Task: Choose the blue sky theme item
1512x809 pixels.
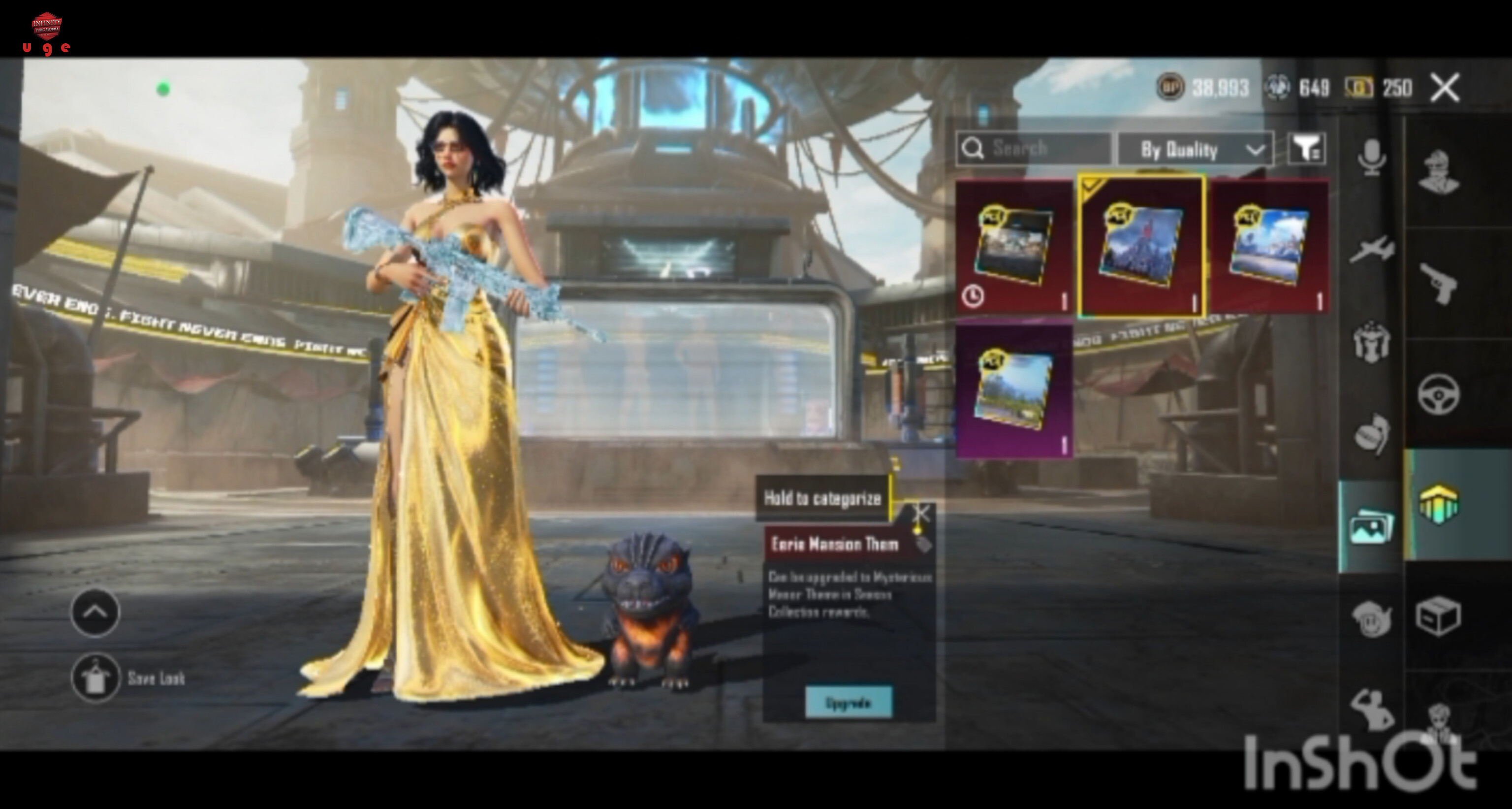Action: (x=1269, y=247)
